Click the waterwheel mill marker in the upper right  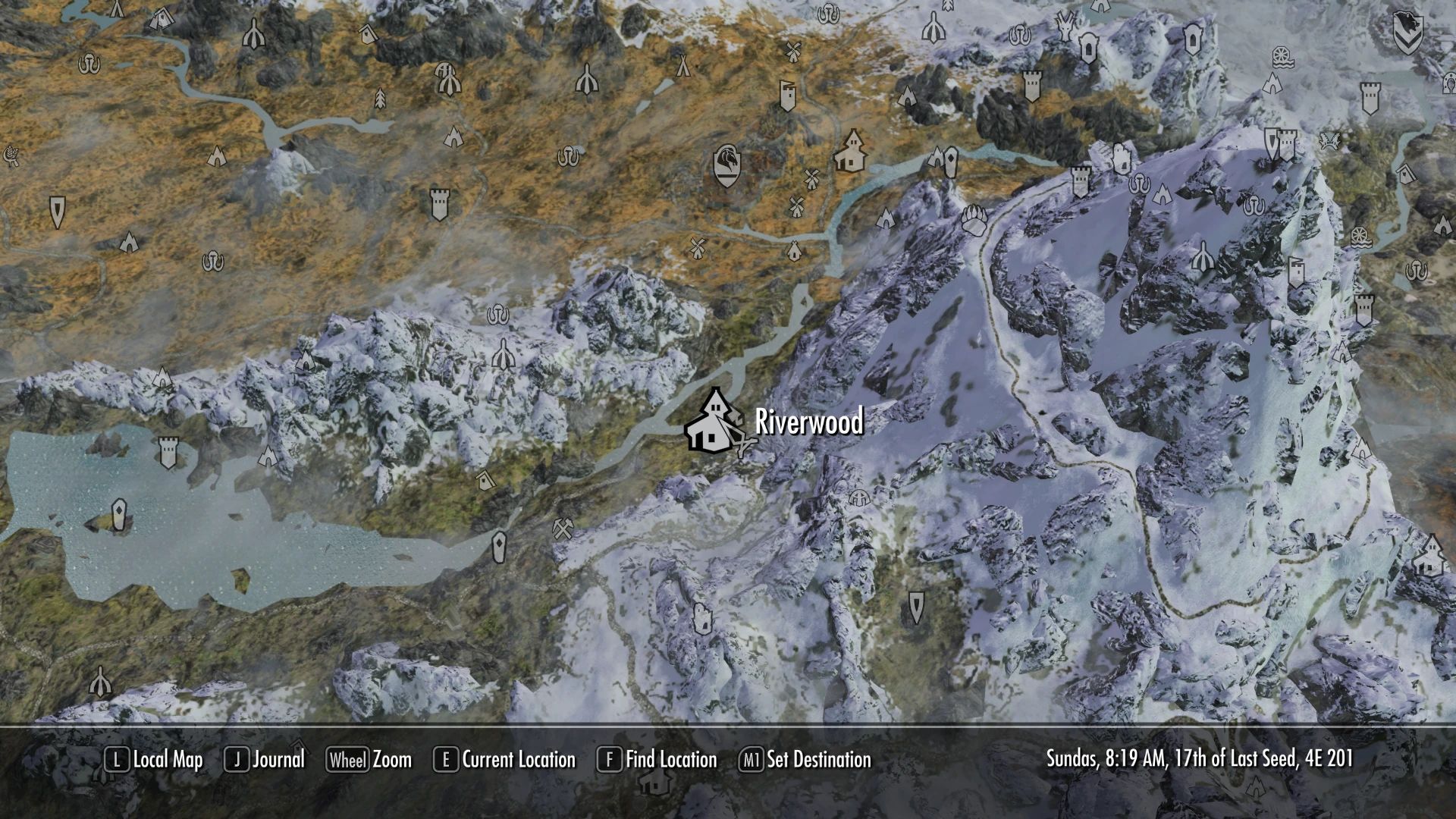coord(1283,58)
